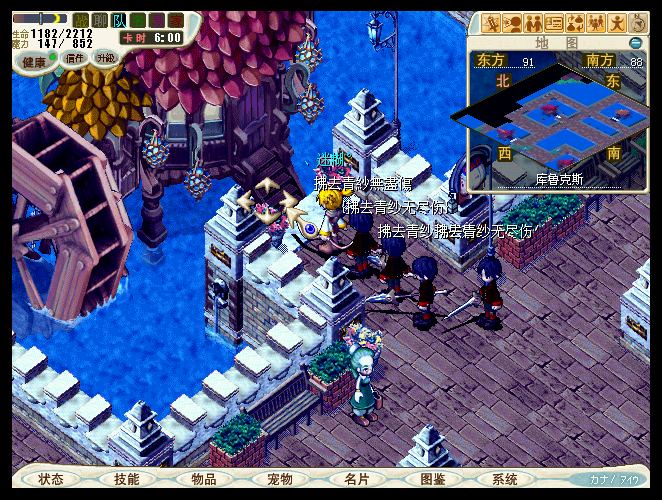Open the 状态 status menu

51,480
